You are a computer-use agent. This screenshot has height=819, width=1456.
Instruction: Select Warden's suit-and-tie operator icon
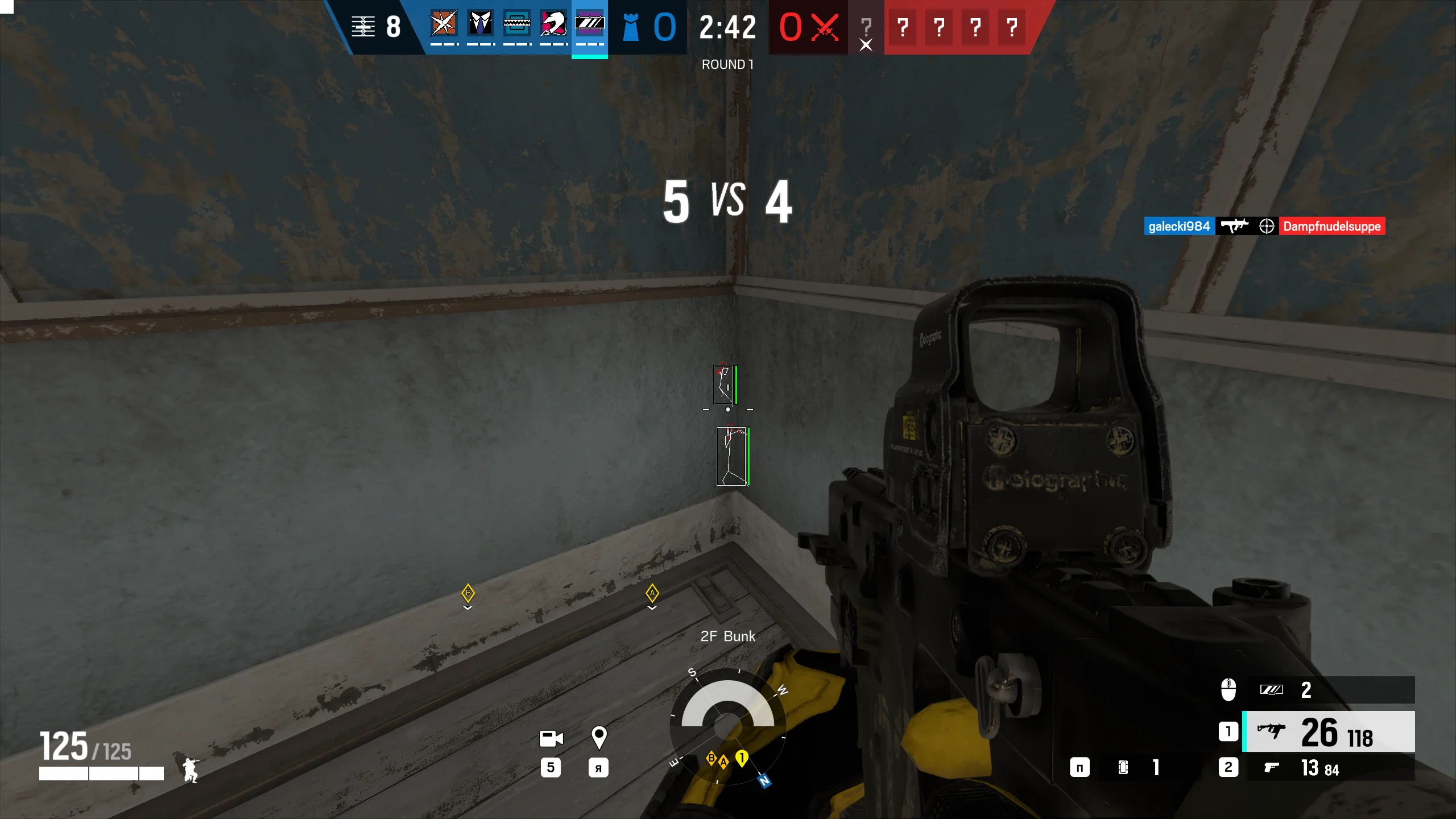(x=480, y=24)
